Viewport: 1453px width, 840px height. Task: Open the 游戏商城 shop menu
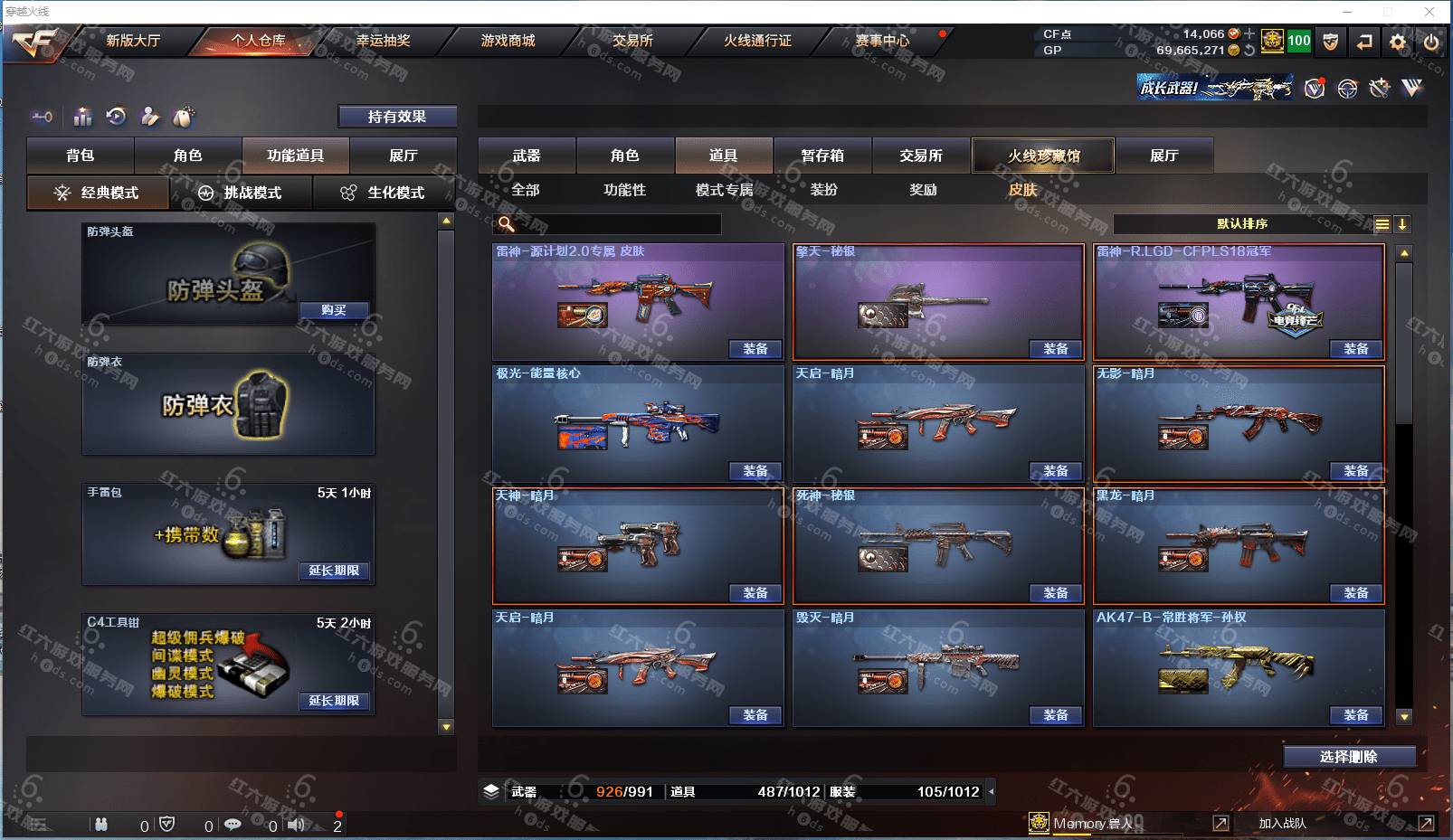[x=508, y=41]
